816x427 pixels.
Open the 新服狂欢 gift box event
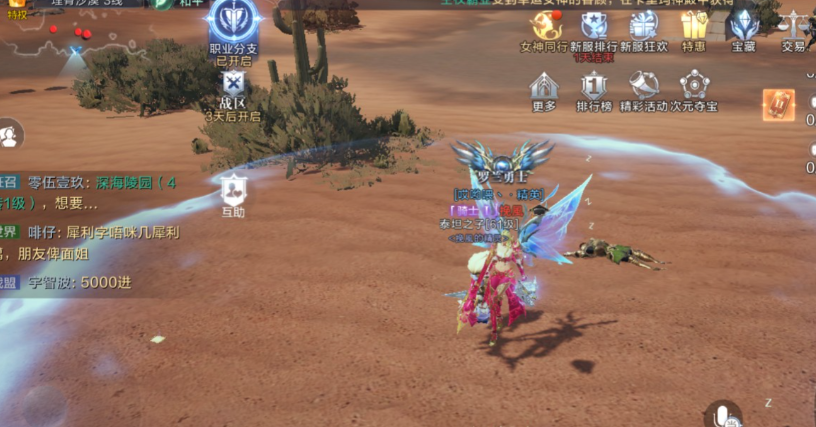[642, 26]
